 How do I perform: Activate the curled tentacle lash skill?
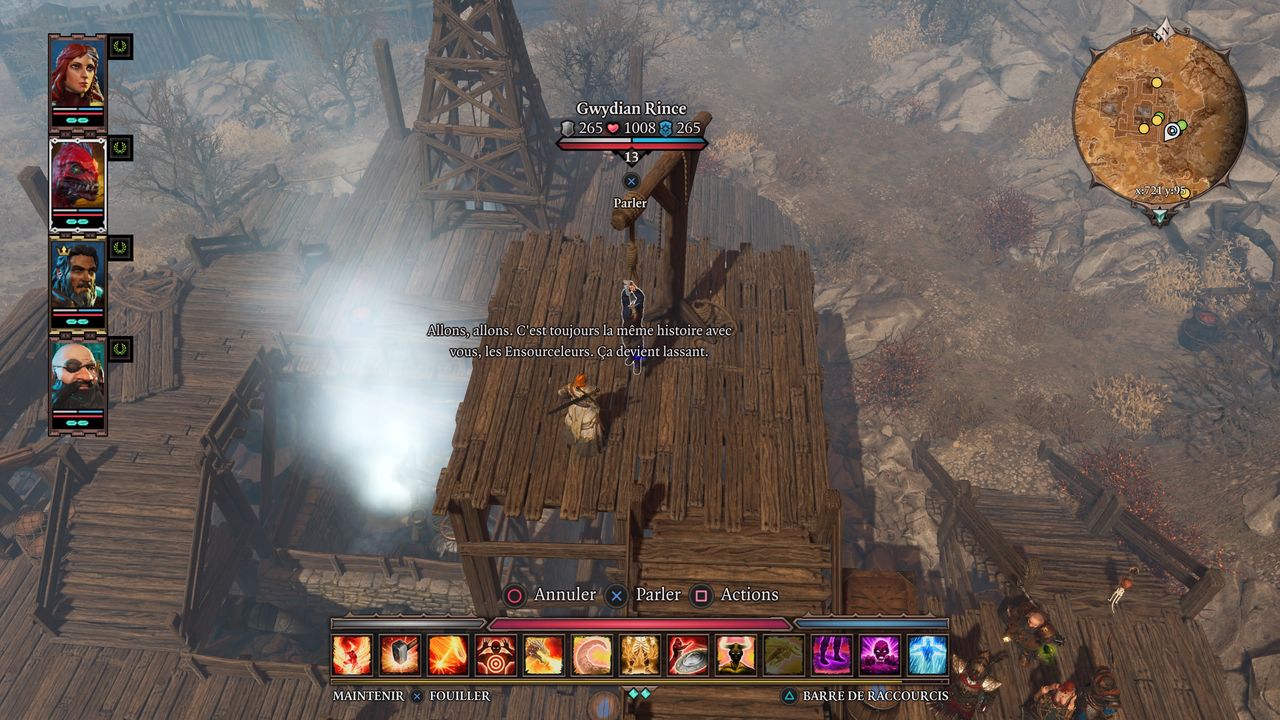click(x=592, y=655)
